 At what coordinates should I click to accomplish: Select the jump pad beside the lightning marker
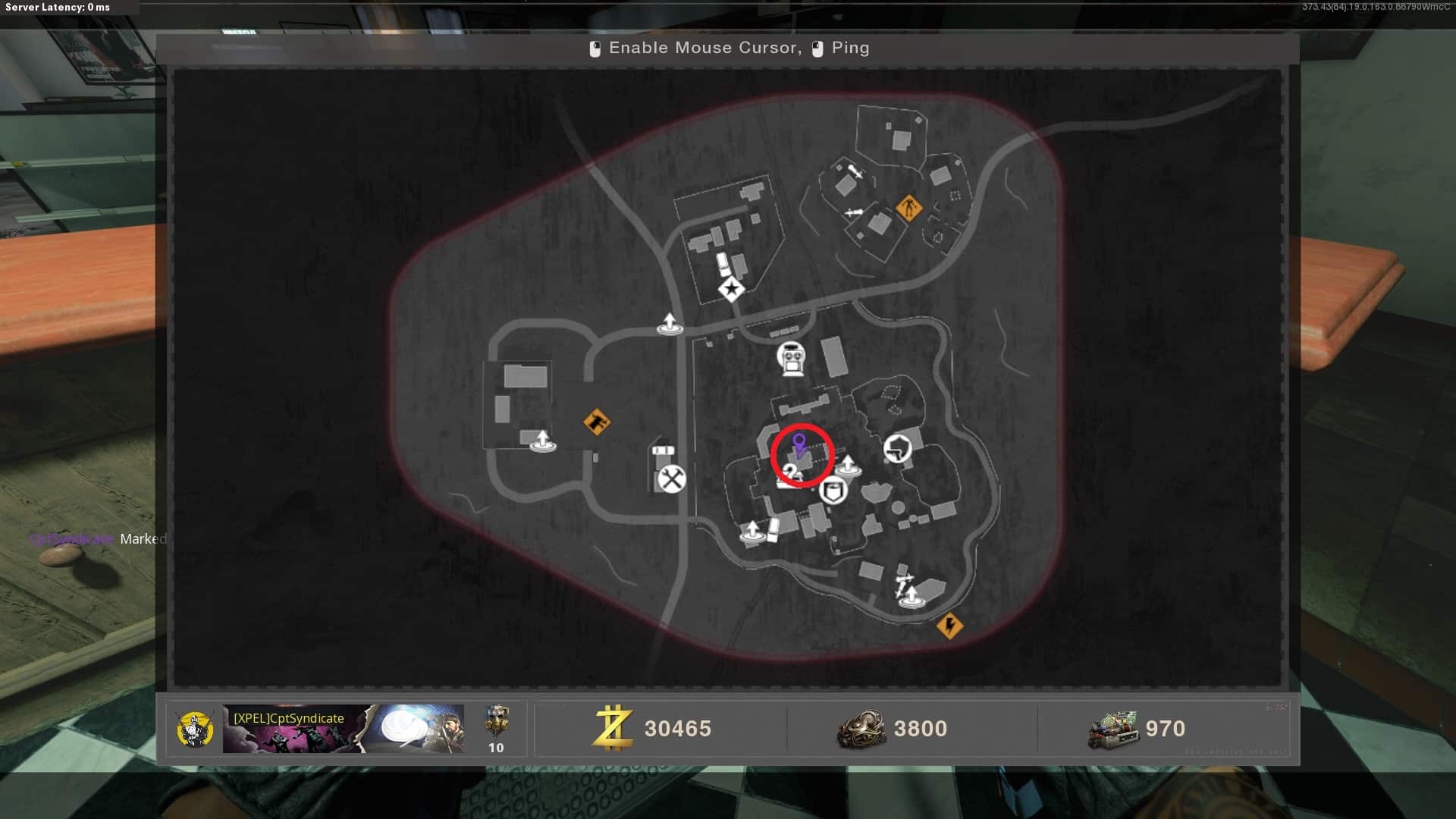pyautogui.click(x=911, y=597)
